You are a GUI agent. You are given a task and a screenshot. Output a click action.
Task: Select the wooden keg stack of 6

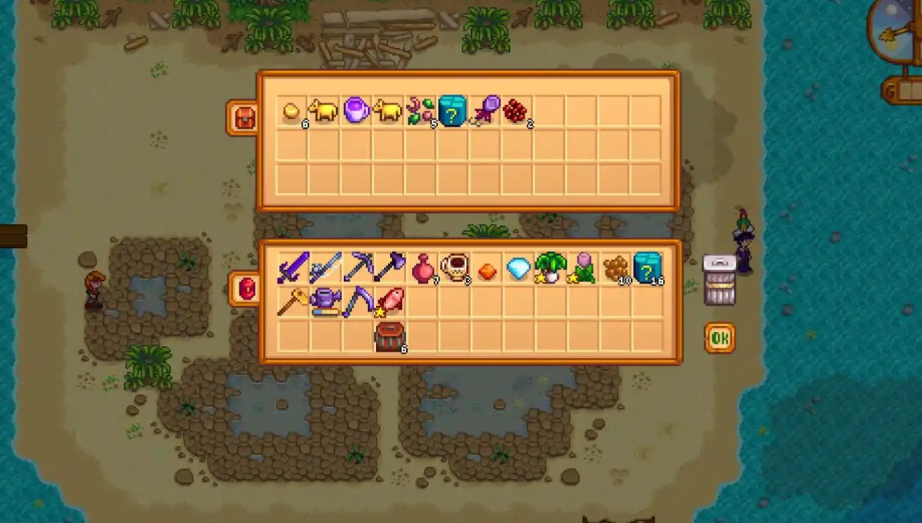click(x=389, y=335)
